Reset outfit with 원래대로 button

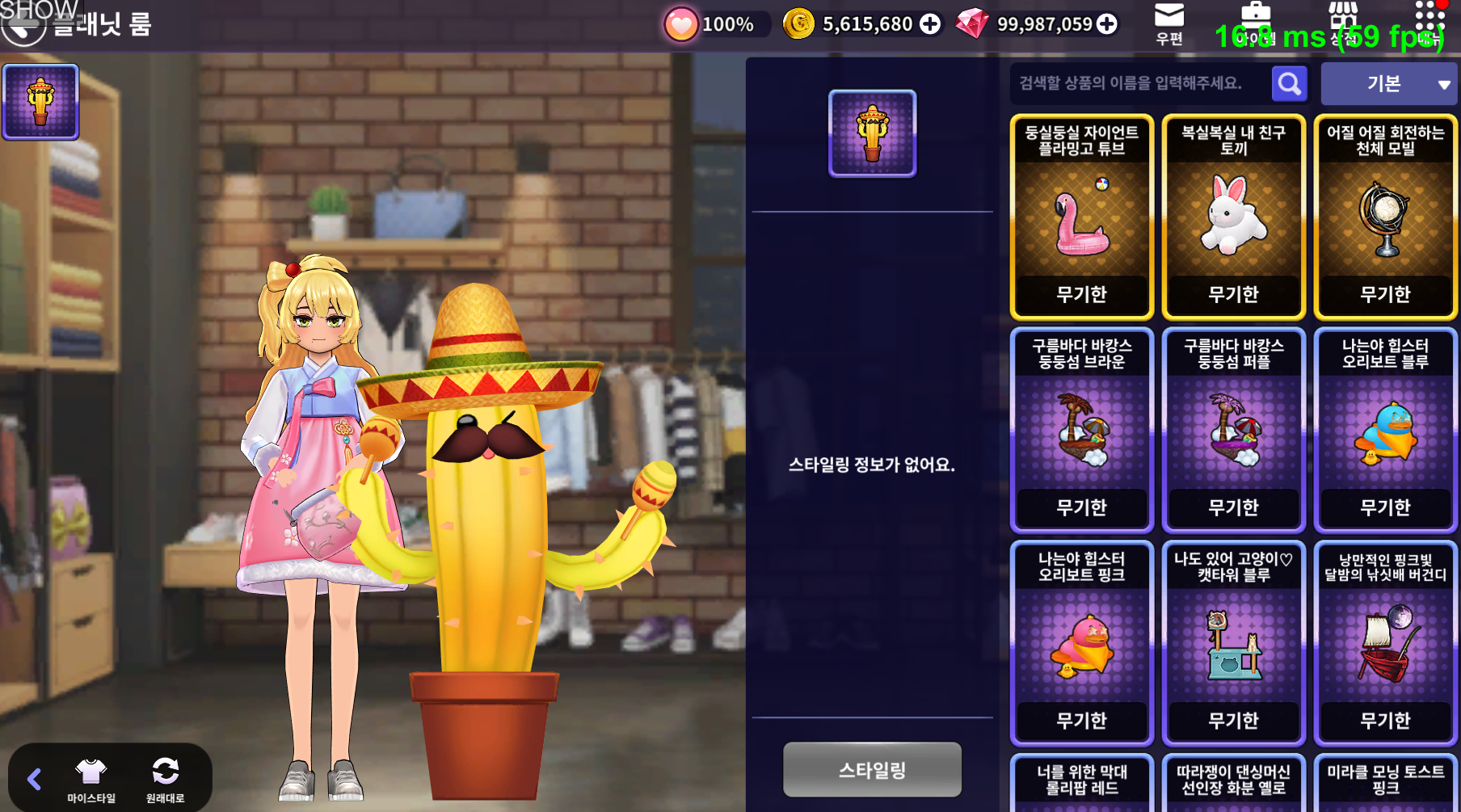(x=165, y=780)
